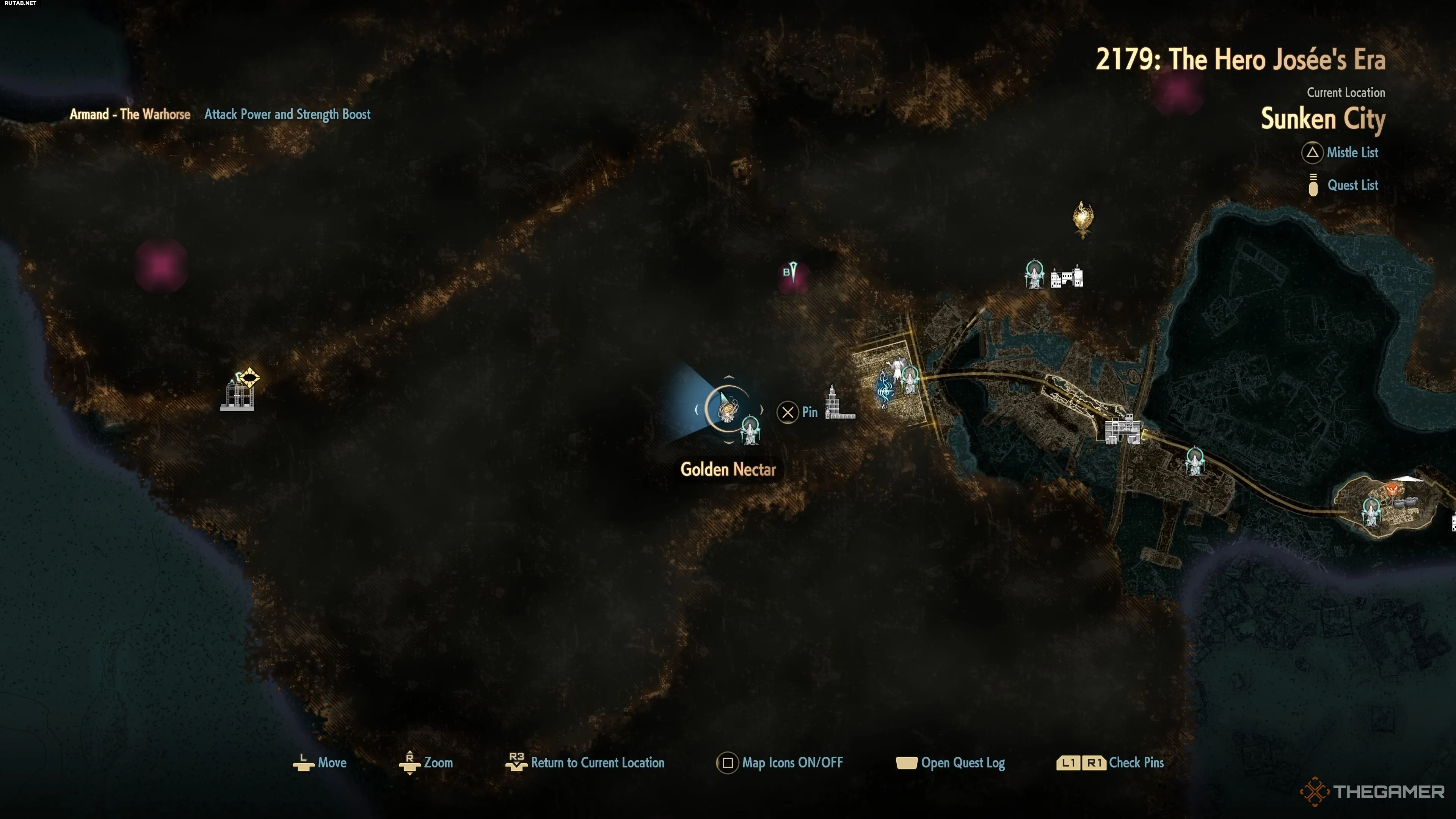The image size is (1456, 819).
Task: Select the blue swirl marker in the city
Action: (884, 389)
